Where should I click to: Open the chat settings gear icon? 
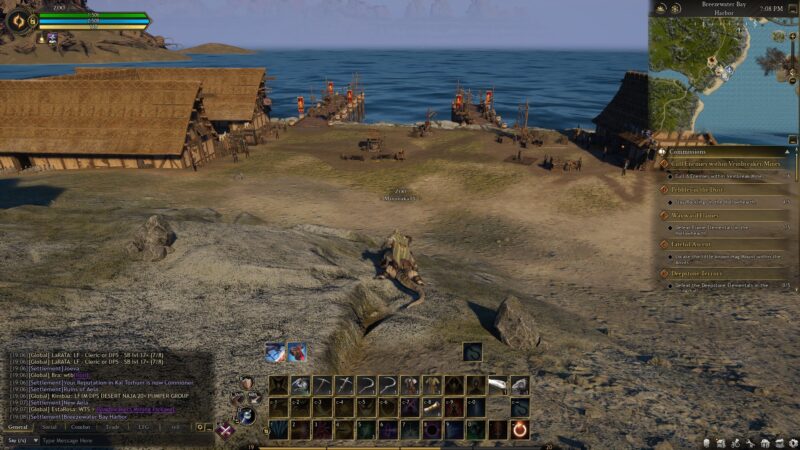199,426
